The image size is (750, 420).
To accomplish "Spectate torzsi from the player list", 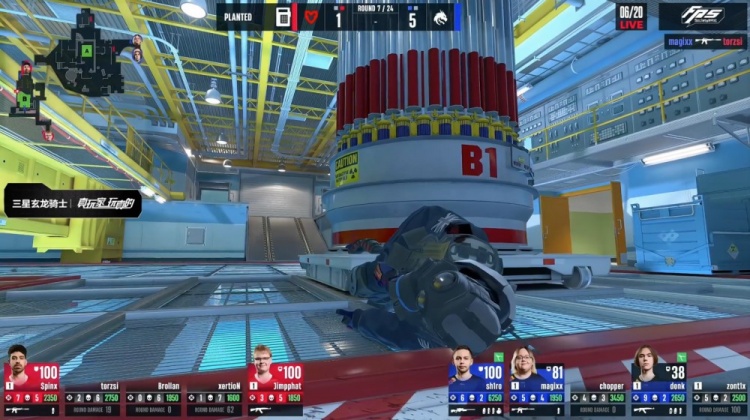I will pos(92,392).
